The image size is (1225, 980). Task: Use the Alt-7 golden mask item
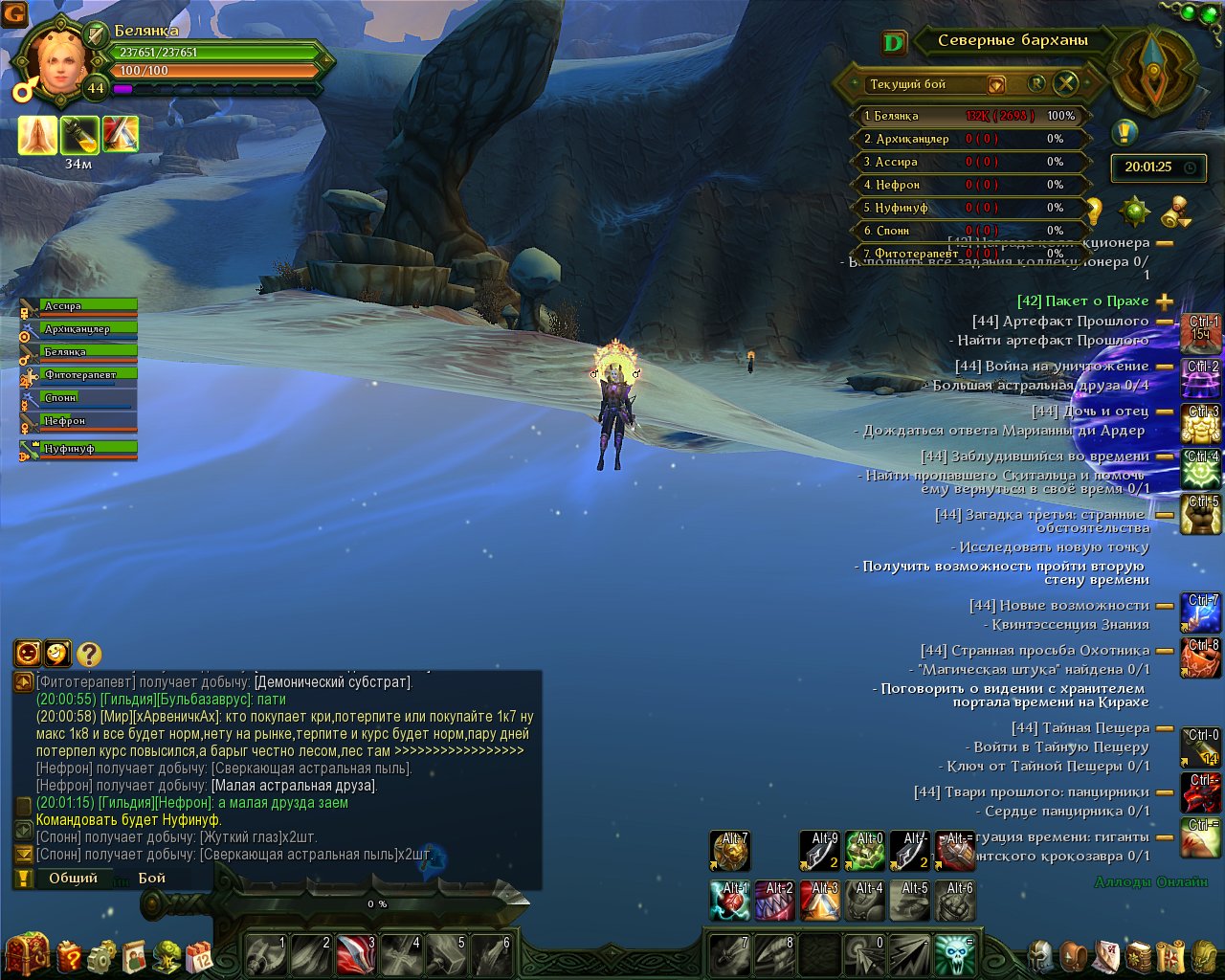click(730, 850)
